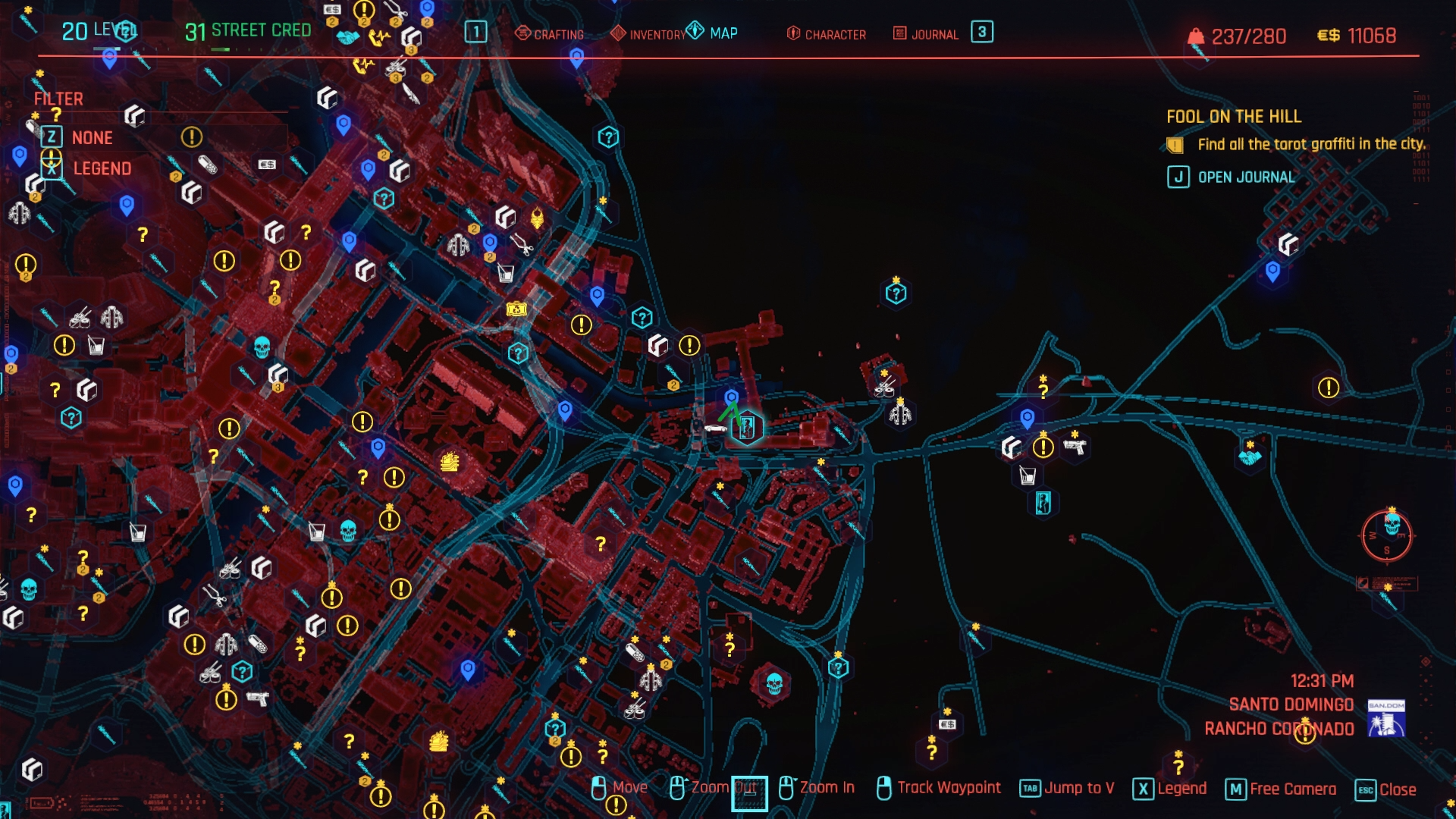Select the Map tab

(x=712, y=33)
